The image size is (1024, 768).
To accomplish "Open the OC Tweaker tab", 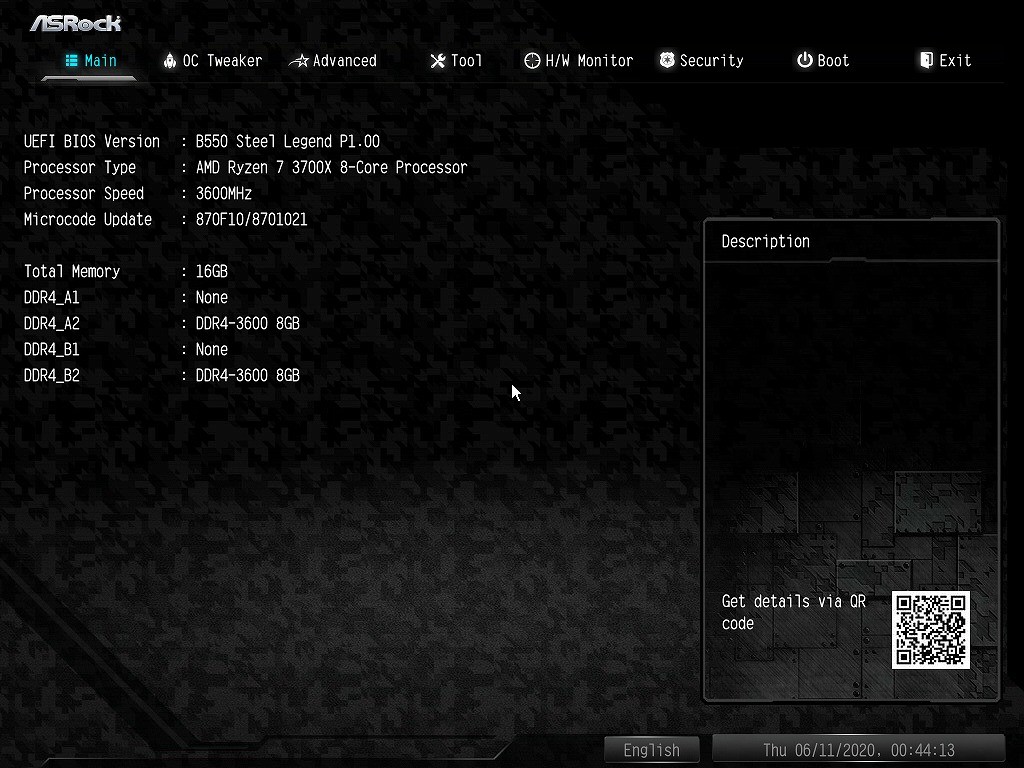I will 212,61.
